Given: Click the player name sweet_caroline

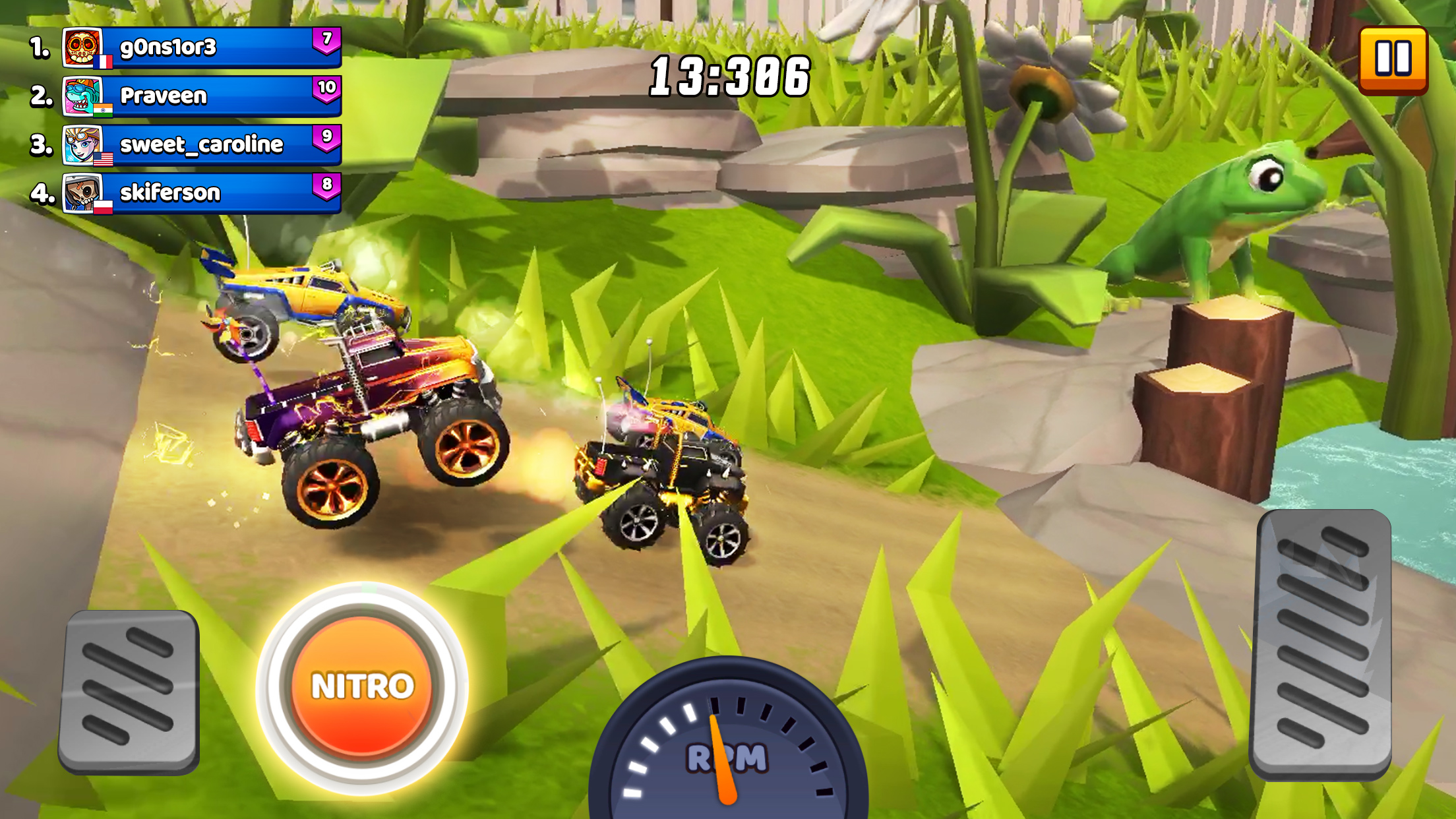Looking at the screenshot, I should [201, 144].
